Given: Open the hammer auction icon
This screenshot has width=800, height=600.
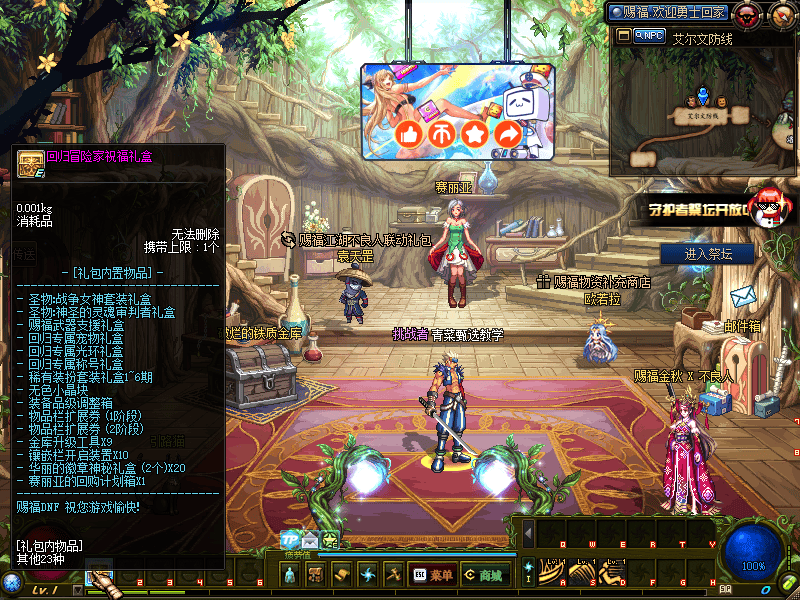Looking at the screenshot, I should click(393, 575).
